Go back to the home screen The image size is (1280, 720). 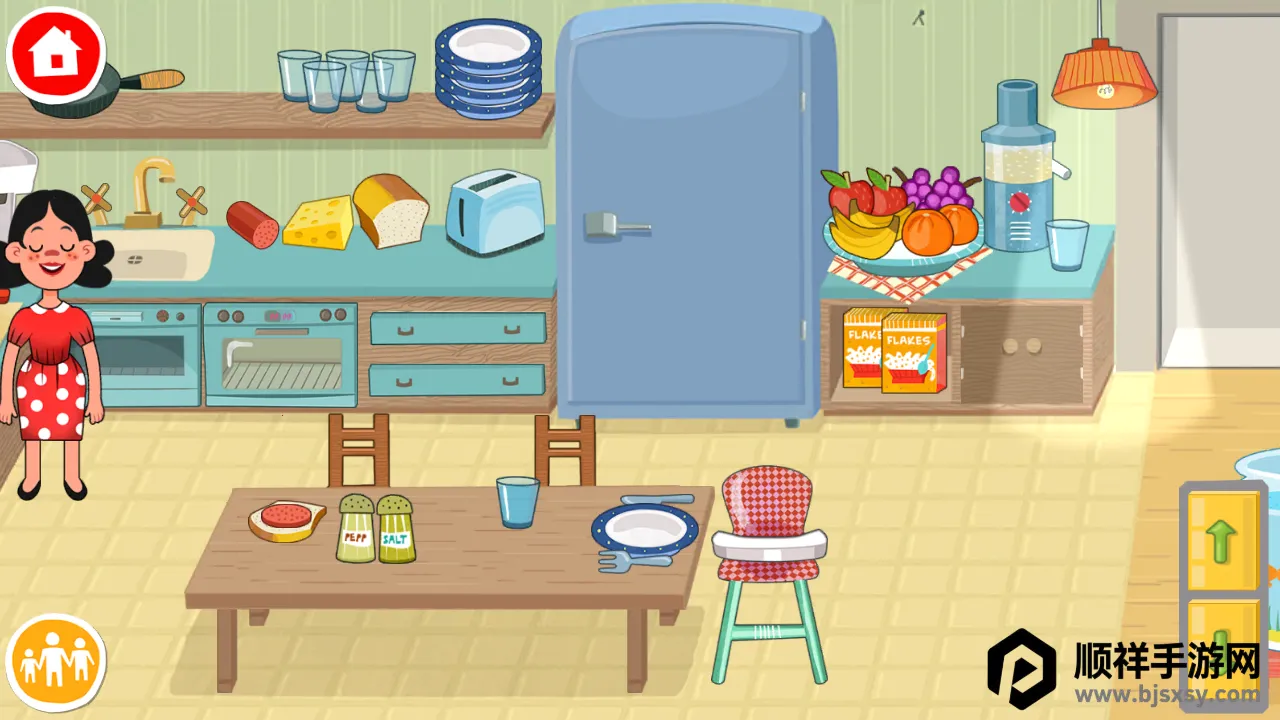click(56, 54)
